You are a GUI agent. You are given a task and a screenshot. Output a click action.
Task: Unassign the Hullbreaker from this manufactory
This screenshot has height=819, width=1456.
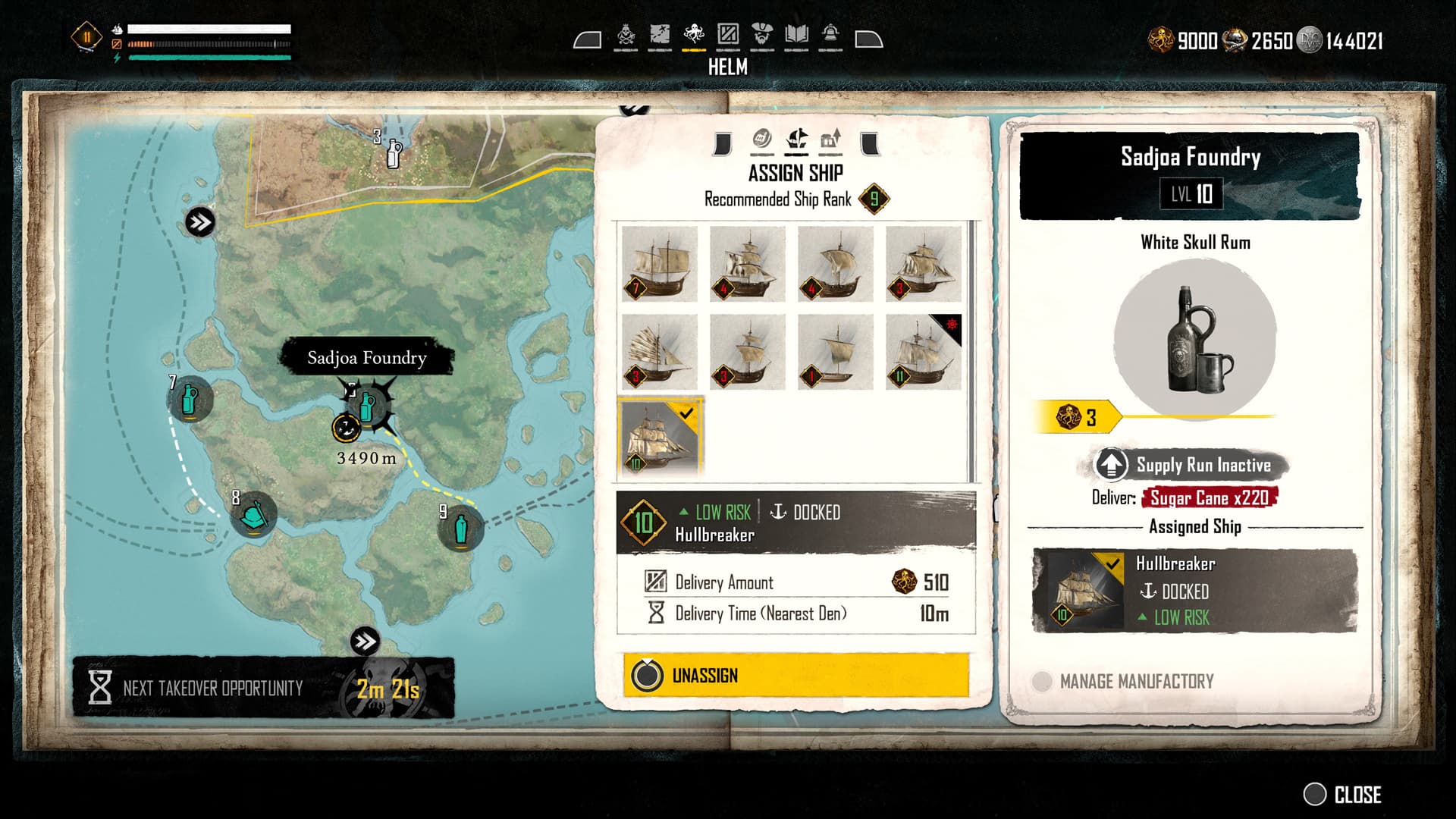[795, 675]
